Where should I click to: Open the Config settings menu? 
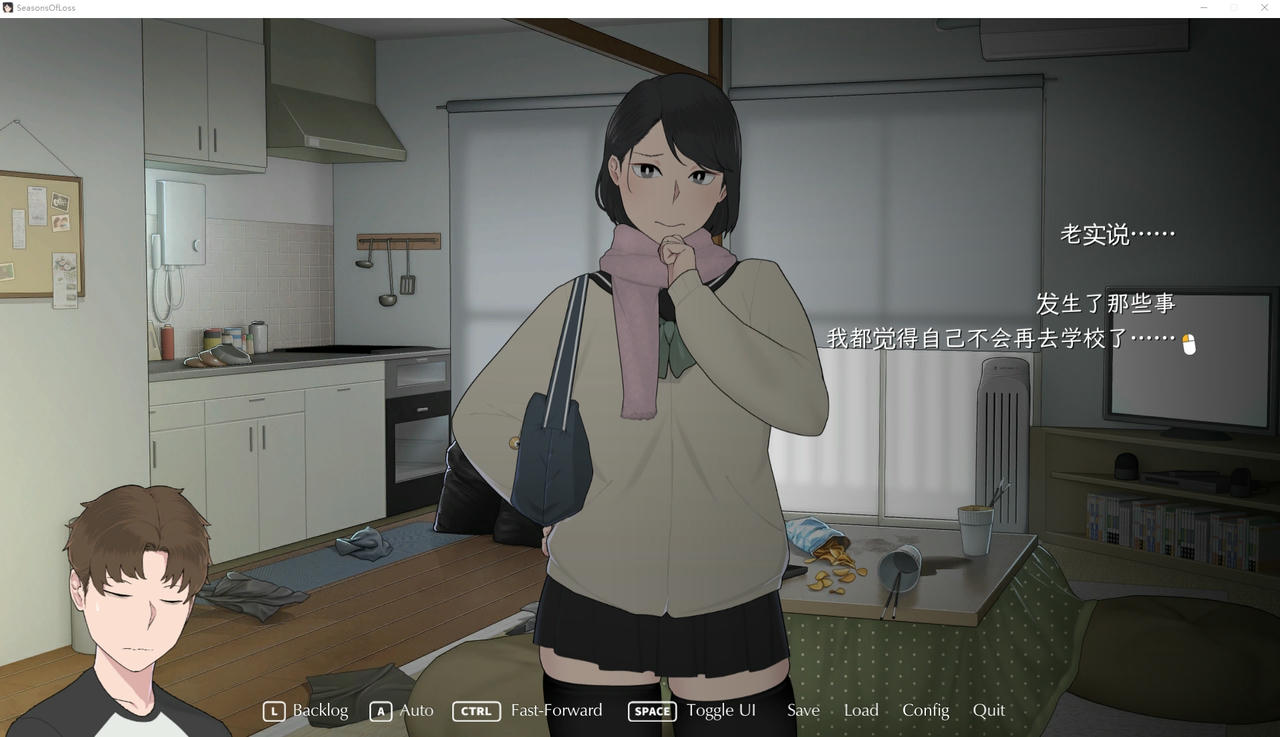coord(925,710)
